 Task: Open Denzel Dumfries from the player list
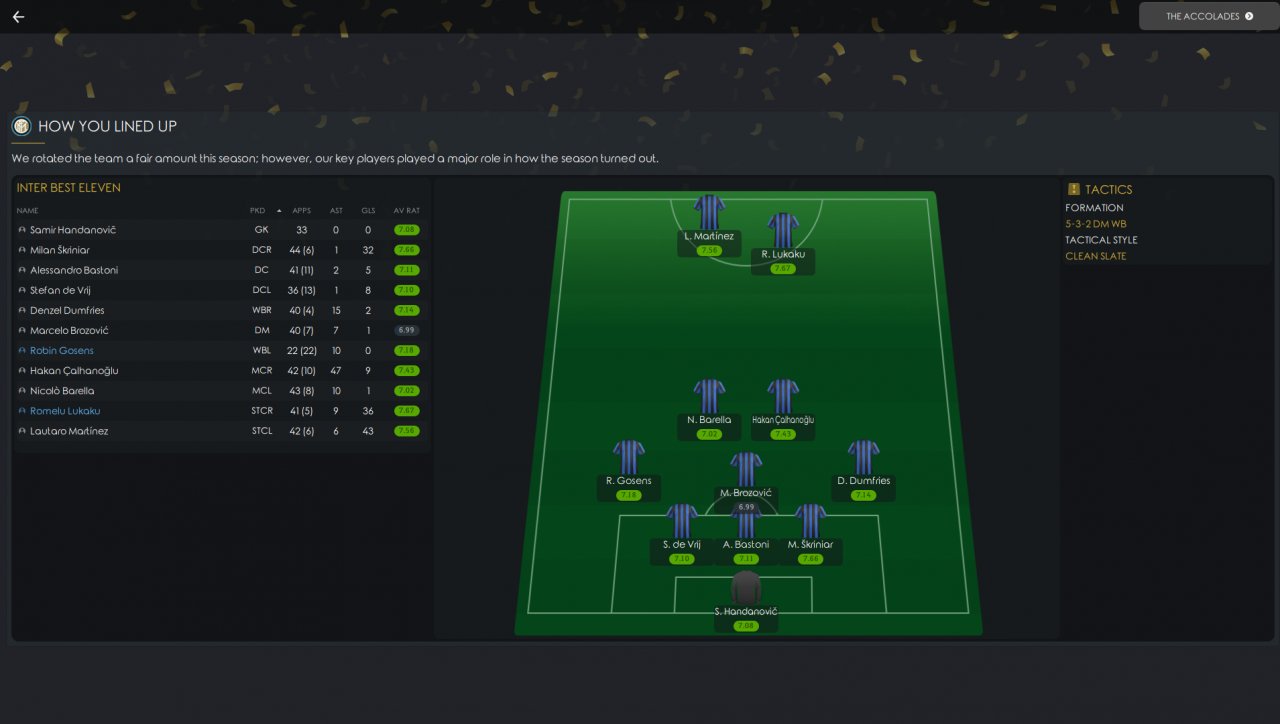67,310
